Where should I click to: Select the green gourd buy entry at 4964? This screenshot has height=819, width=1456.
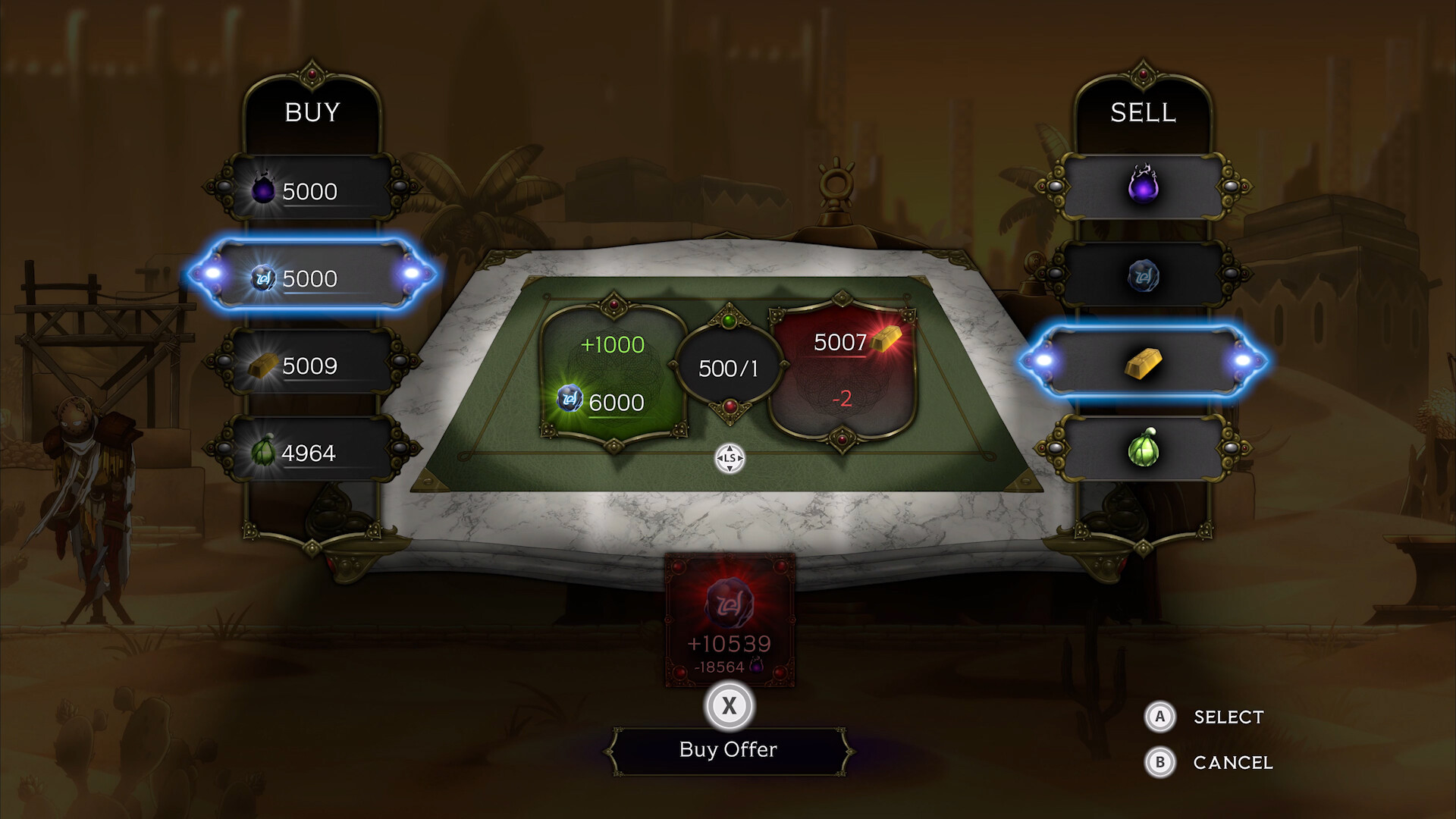point(311,452)
